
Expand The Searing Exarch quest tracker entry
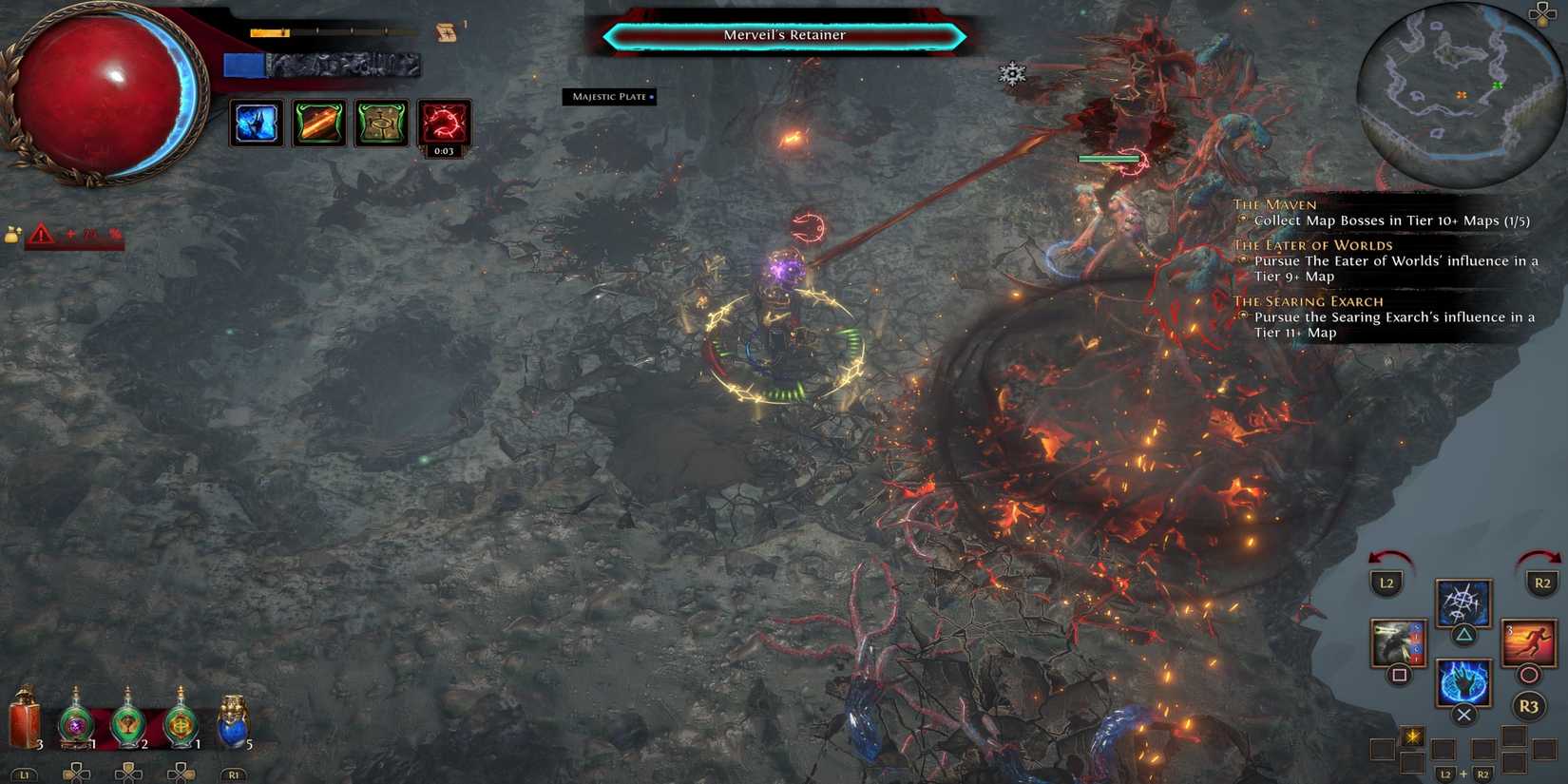tap(1308, 301)
